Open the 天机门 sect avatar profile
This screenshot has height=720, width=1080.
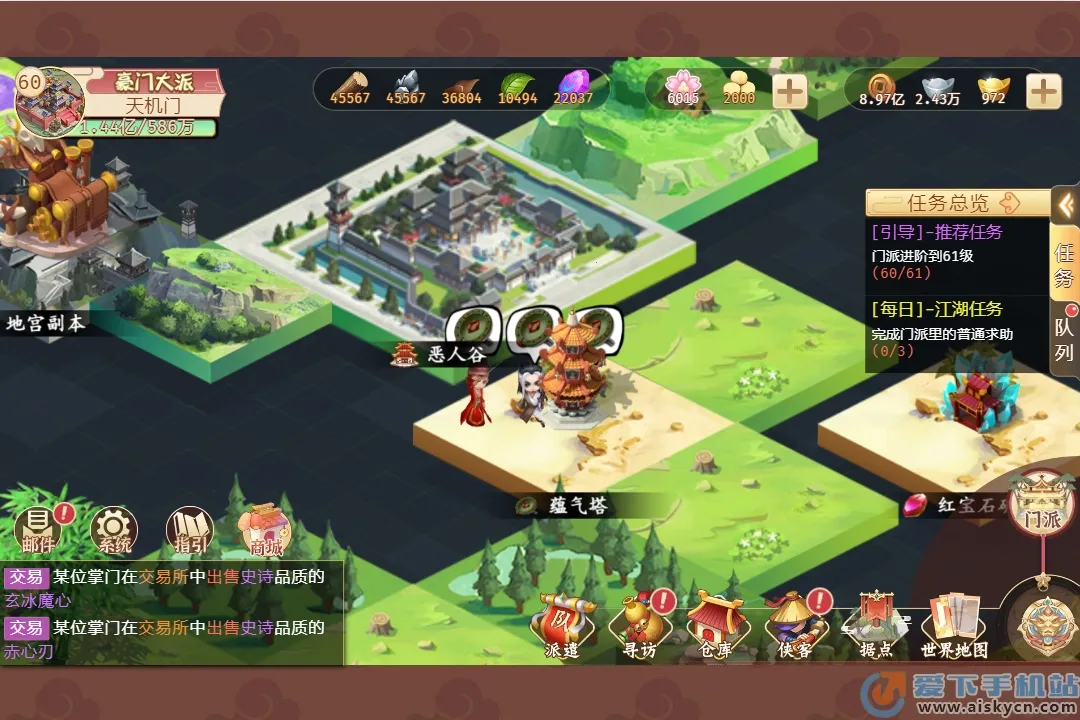pyautogui.click(x=50, y=102)
